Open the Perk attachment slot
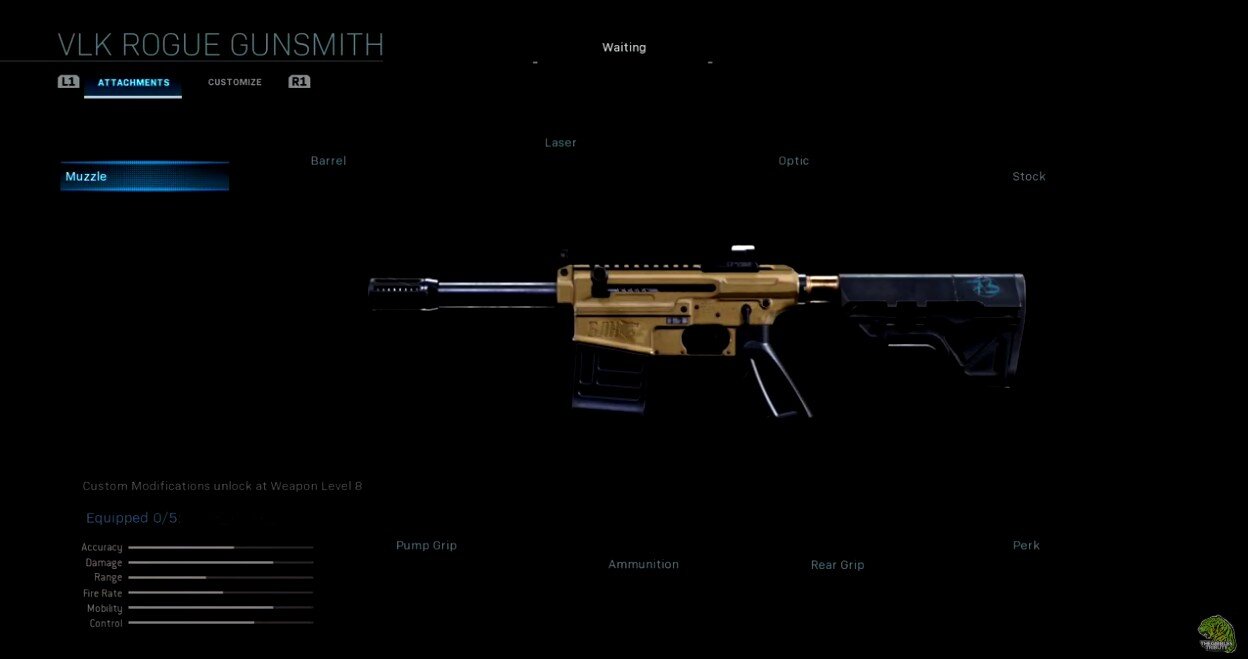Image resolution: width=1248 pixels, height=659 pixels. point(1026,546)
